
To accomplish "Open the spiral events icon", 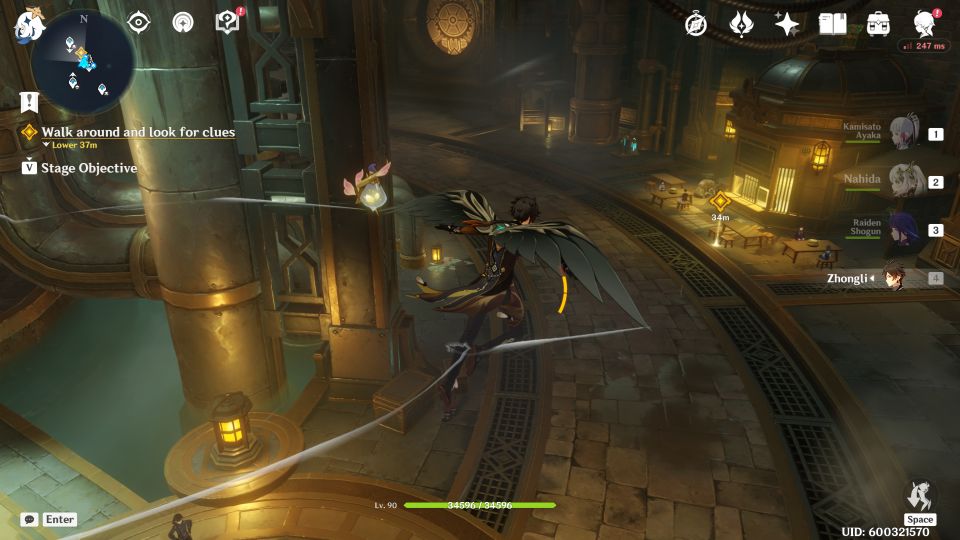I will pos(183,22).
